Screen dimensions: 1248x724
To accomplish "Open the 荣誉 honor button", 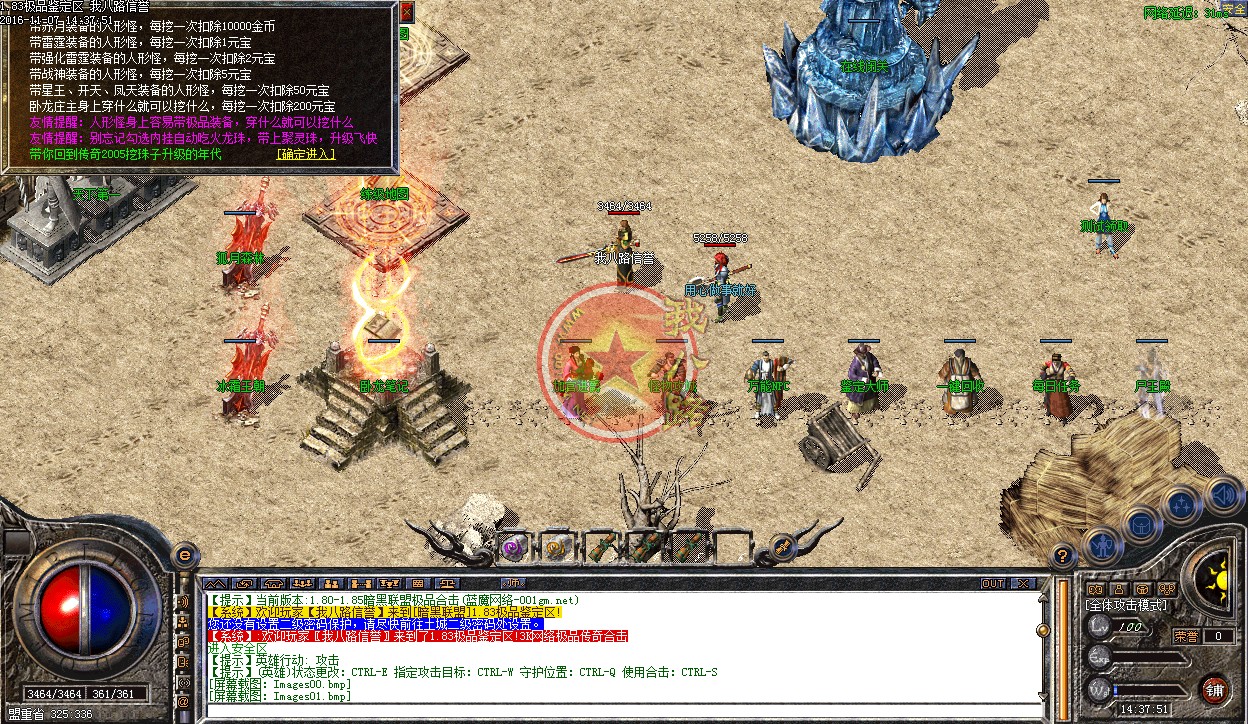I will pos(1186,635).
